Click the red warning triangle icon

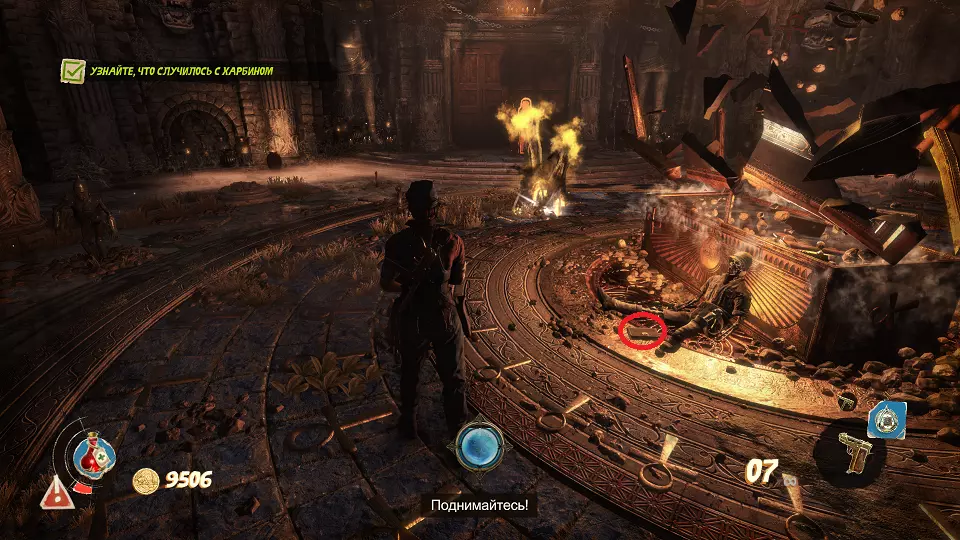coord(53,491)
